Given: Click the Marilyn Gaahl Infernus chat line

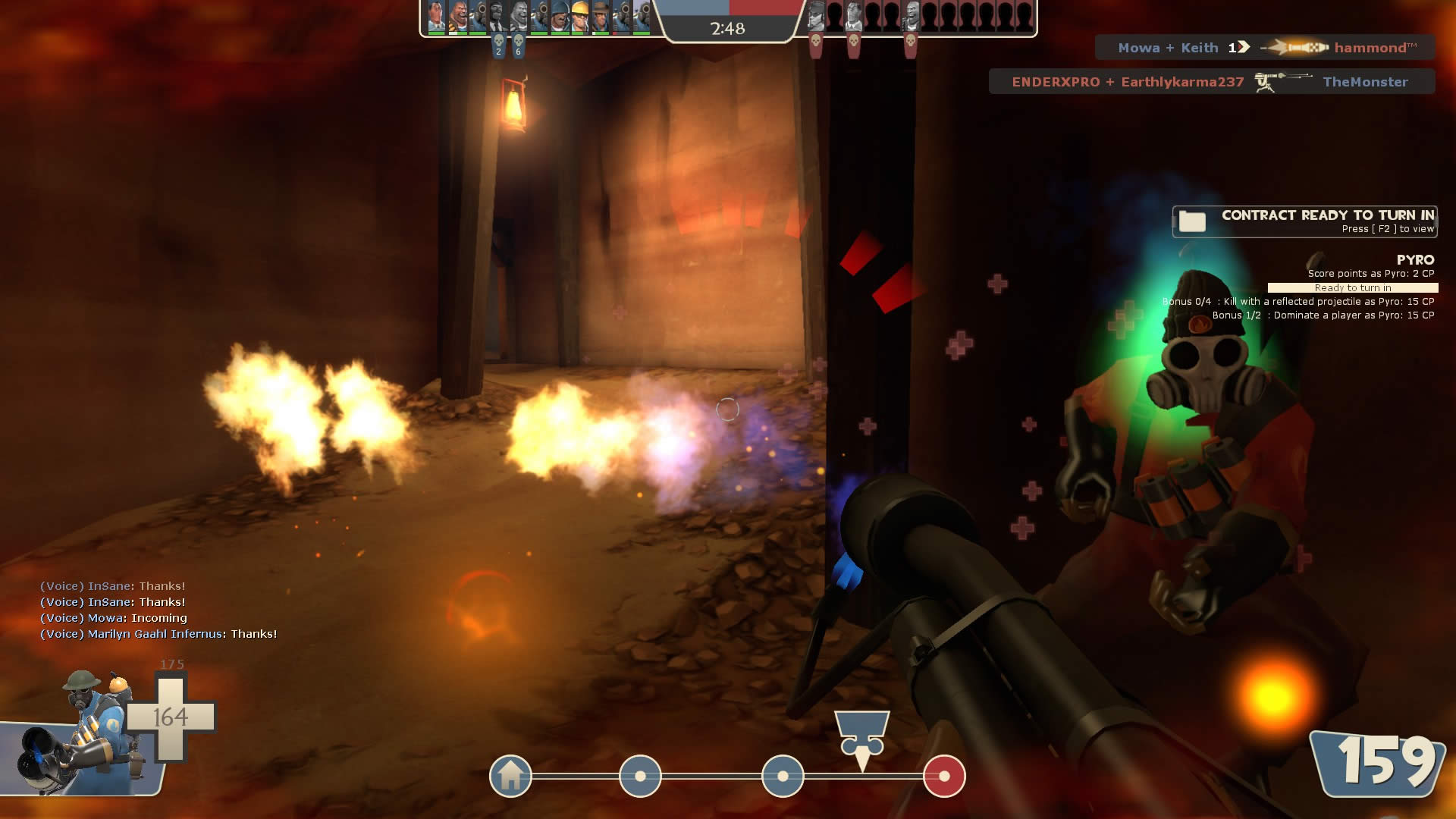Looking at the screenshot, I should pyautogui.click(x=158, y=634).
